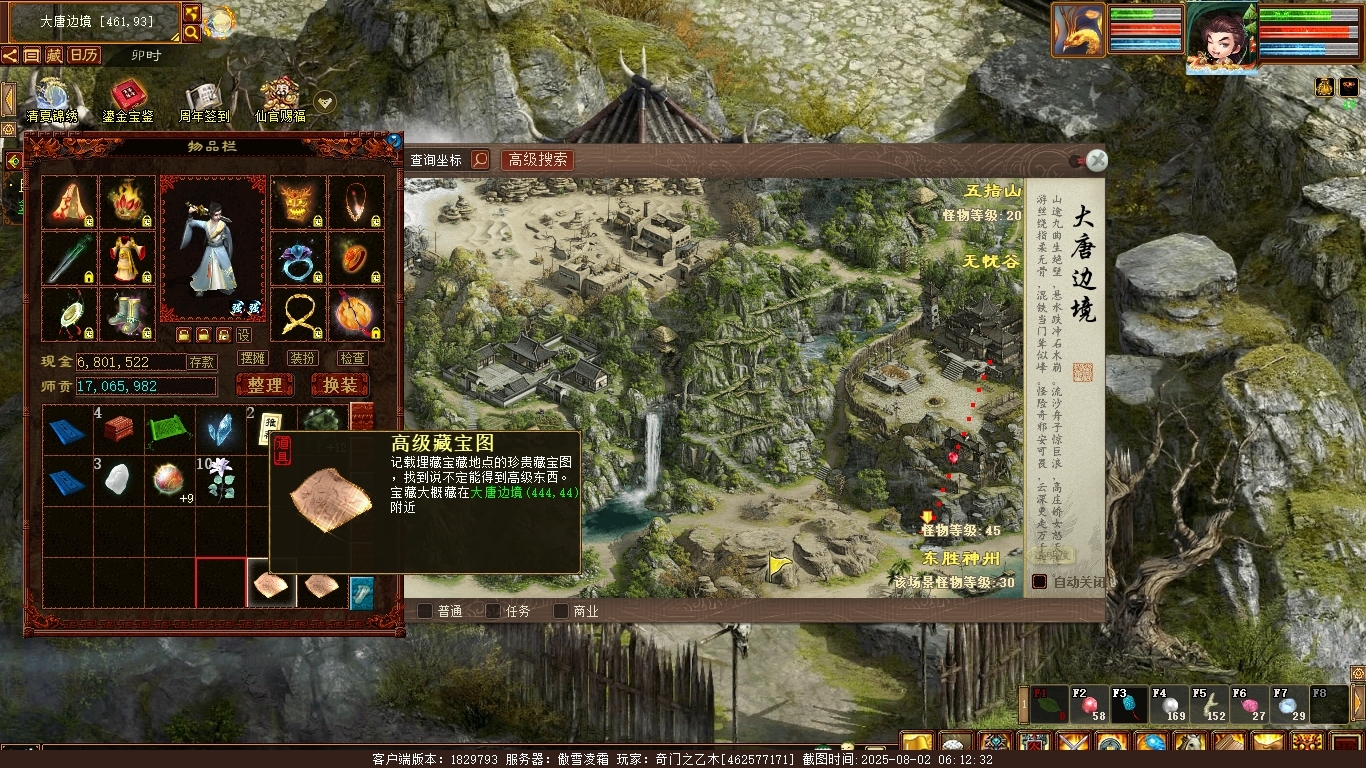Open 高级搜索 advanced search
The image size is (1366, 768).
point(537,160)
